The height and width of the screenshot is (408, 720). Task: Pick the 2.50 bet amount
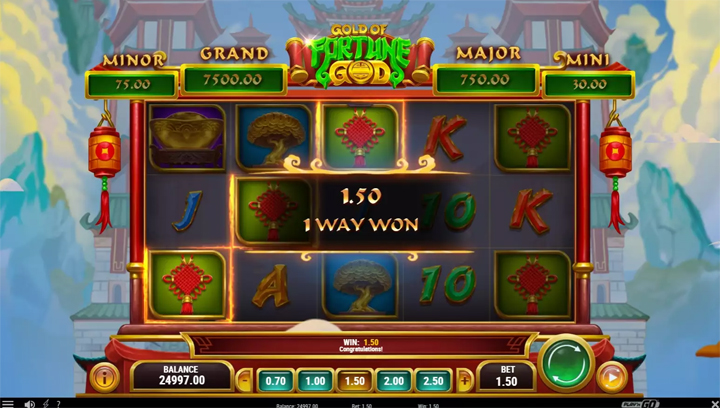(433, 381)
